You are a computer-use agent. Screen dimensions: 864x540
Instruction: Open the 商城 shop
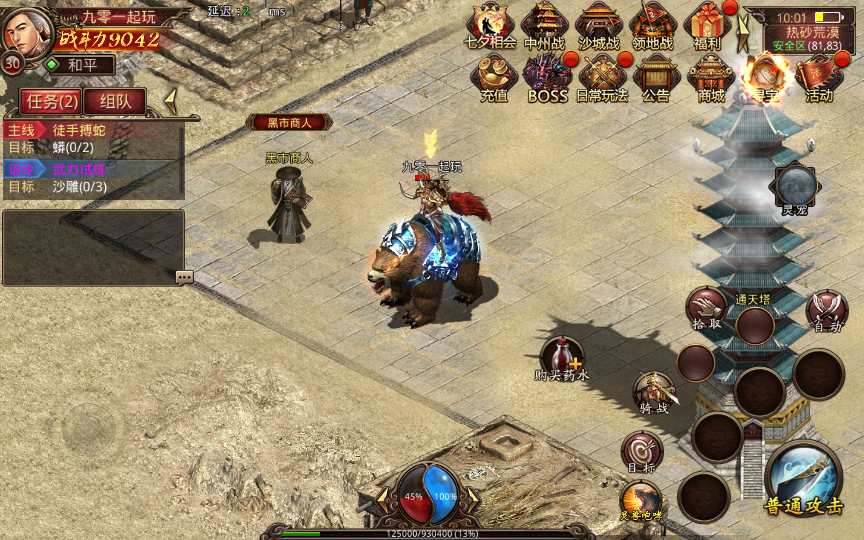(x=711, y=76)
